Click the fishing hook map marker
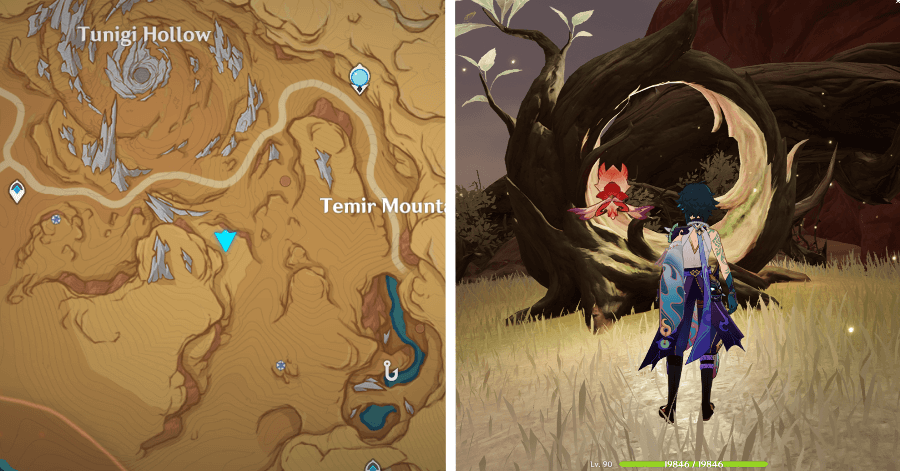Image resolution: width=900 pixels, height=471 pixels. pyautogui.click(x=390, y=370)
